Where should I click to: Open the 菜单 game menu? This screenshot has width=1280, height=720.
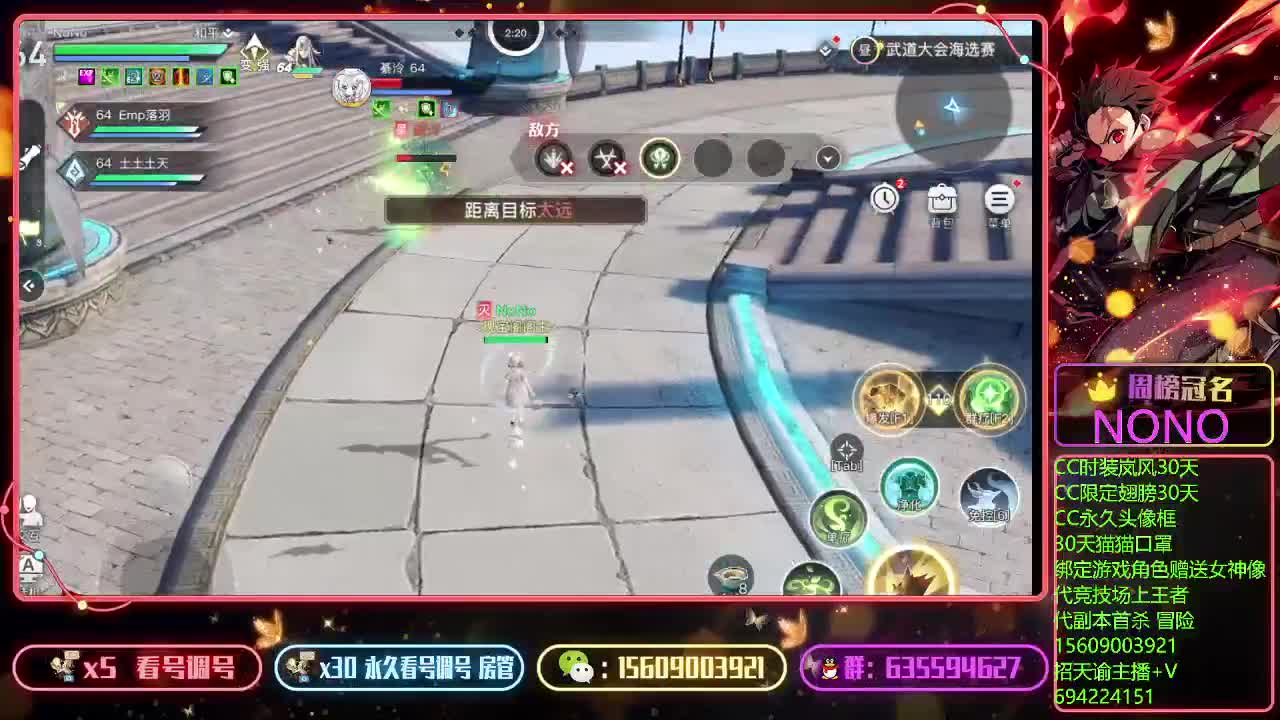pyautogui.click(x=998, y=198)
